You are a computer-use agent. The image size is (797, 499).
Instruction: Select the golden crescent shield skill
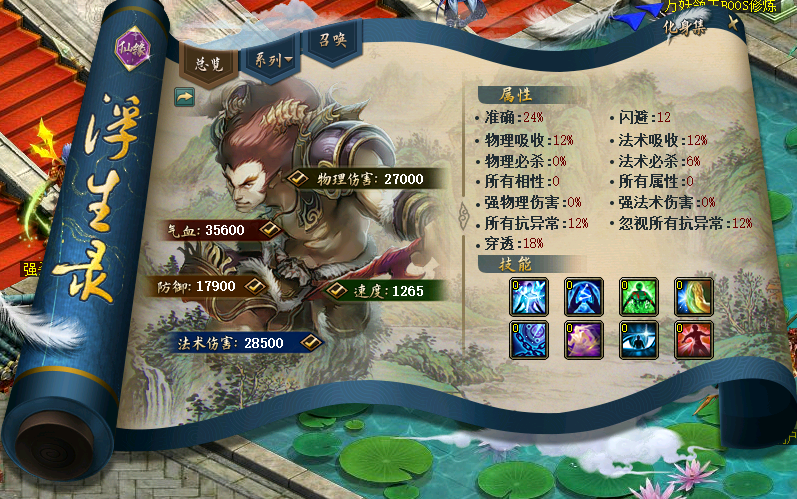[693, 297]
